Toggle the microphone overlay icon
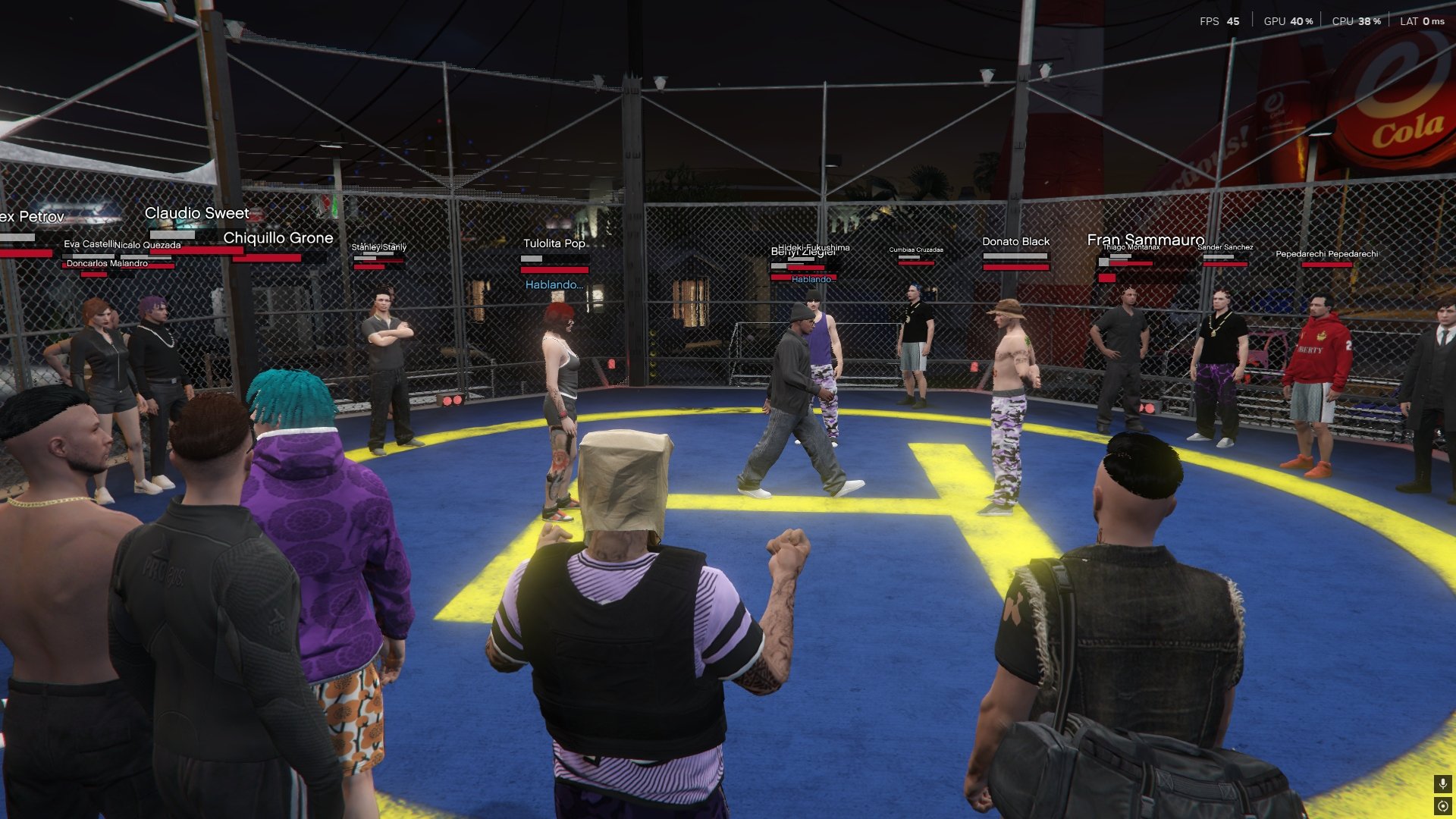 (1442, 783)
